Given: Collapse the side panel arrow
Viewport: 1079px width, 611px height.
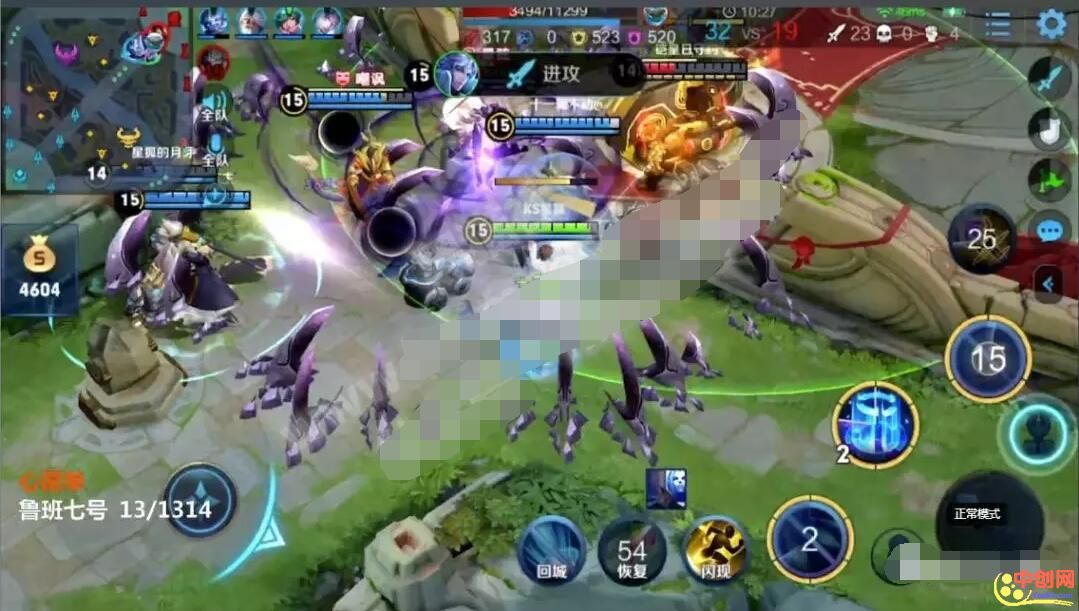Looking at the screenshot, I should [x=1048, y=284].
